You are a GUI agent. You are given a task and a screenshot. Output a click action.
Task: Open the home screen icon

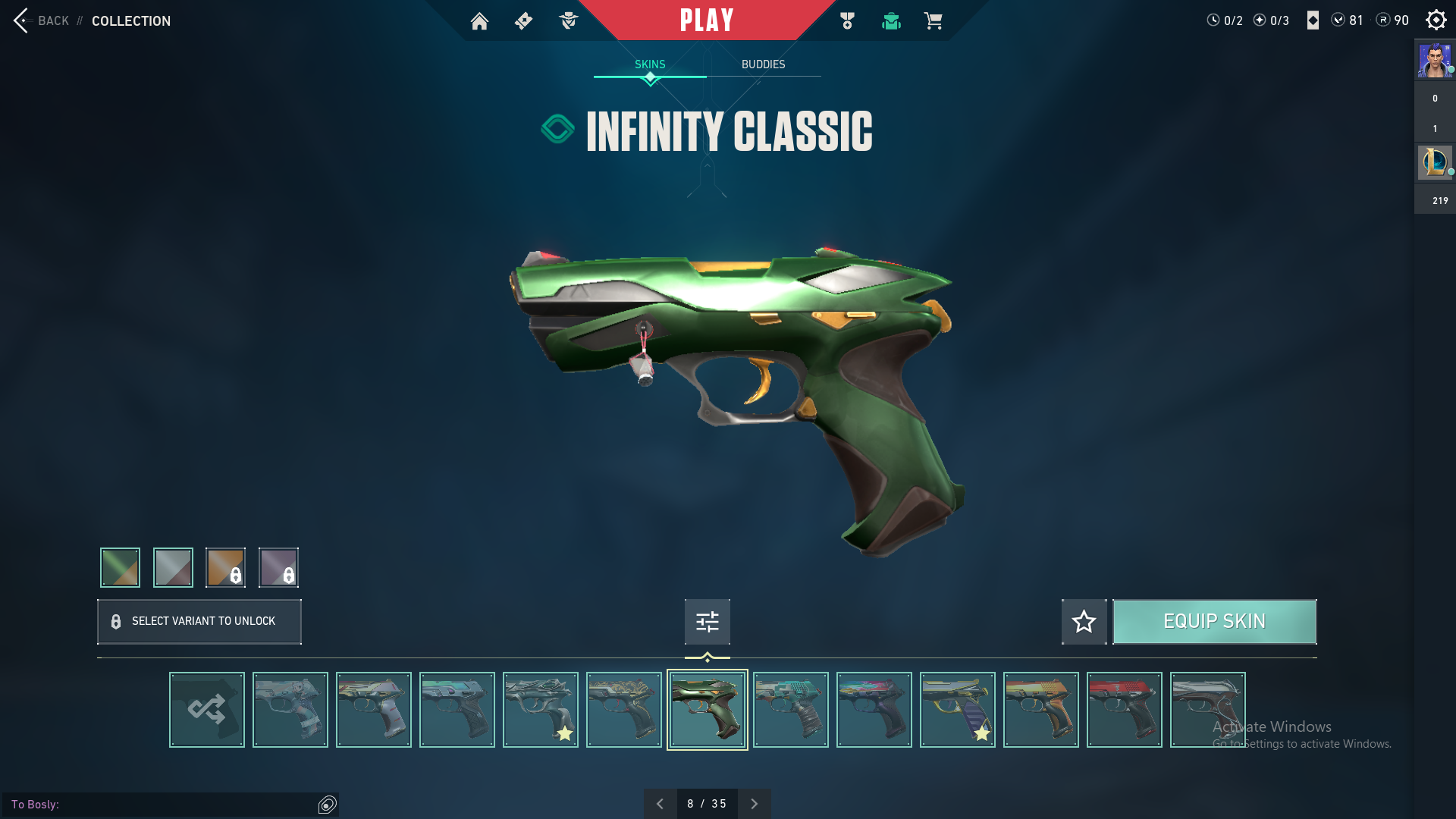tap(479, 21)
